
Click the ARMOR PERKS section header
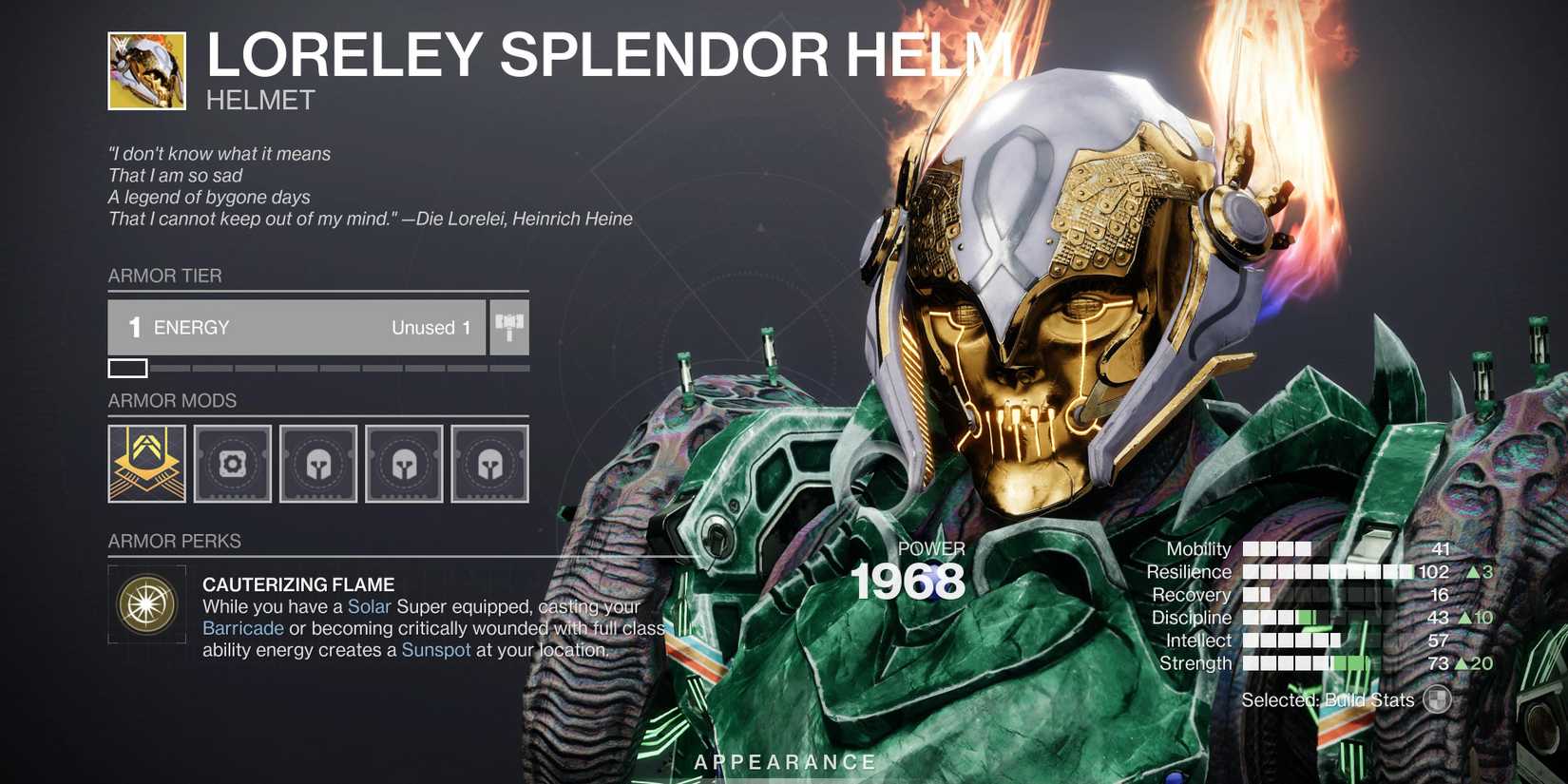click(174, 540)
